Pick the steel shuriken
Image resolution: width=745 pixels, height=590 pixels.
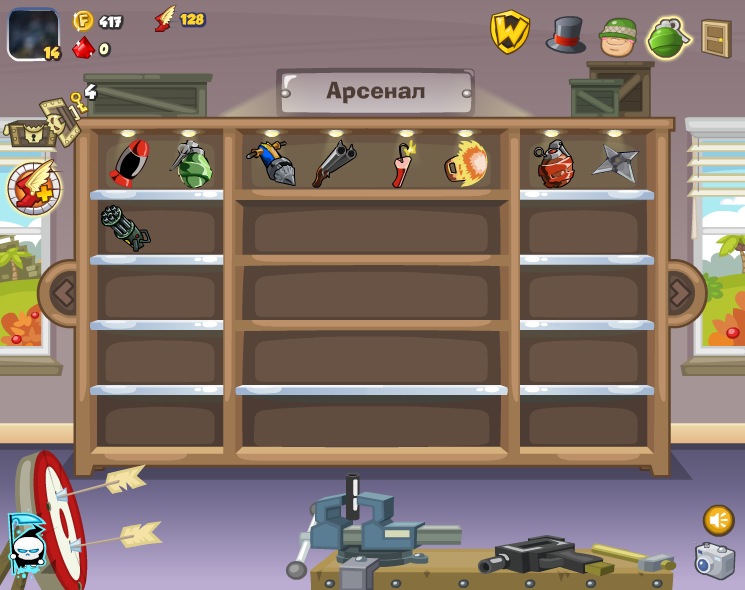click(615, 163)
